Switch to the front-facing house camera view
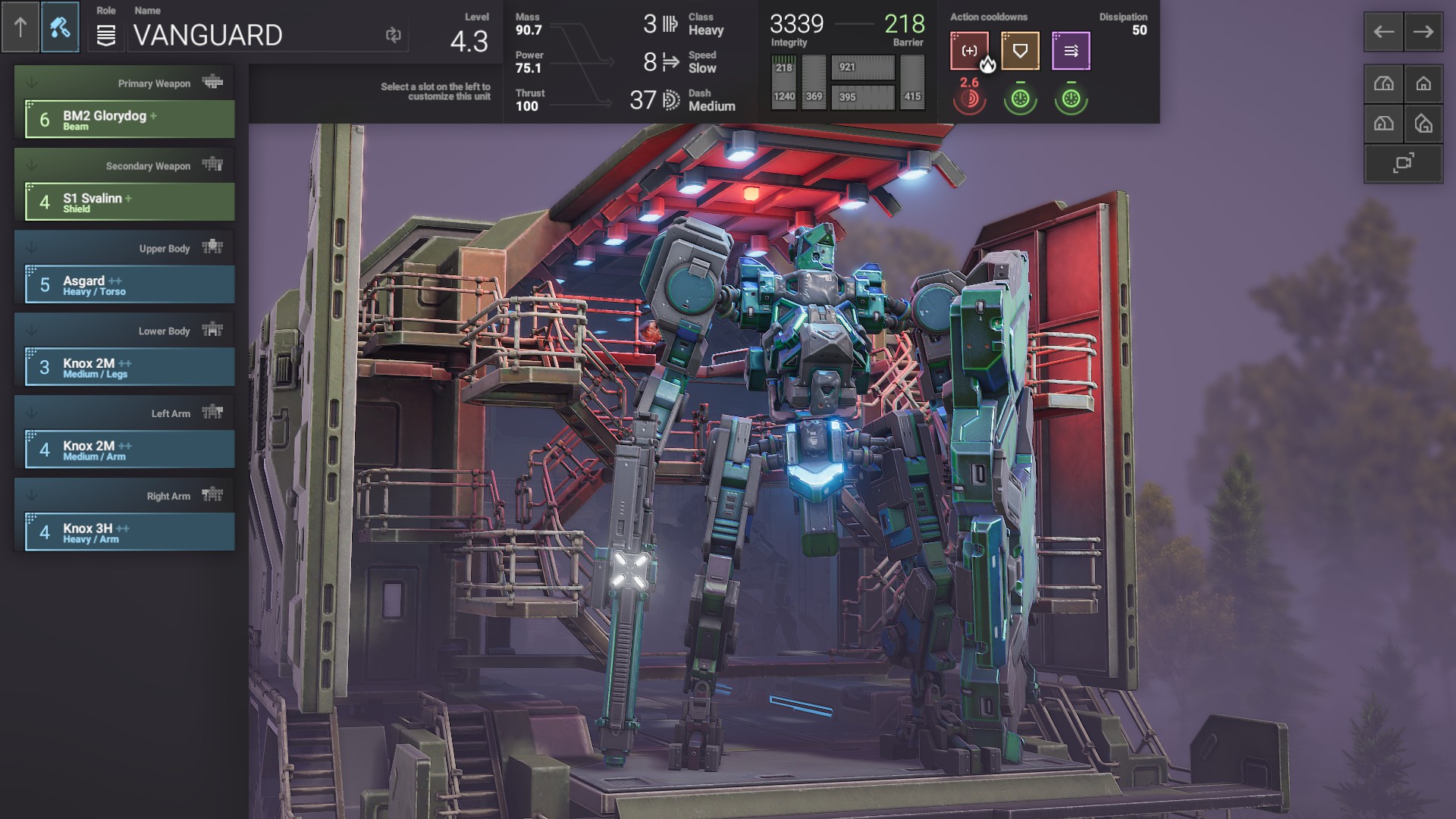Screen dimensions: 1456x819 (x=1423, y=84)
